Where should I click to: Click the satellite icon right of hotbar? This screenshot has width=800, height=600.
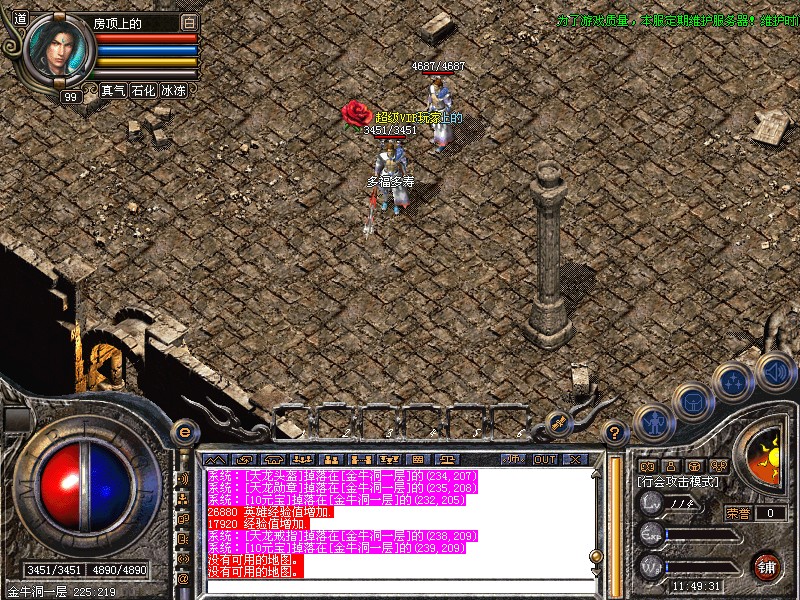(x=559, y=424)
